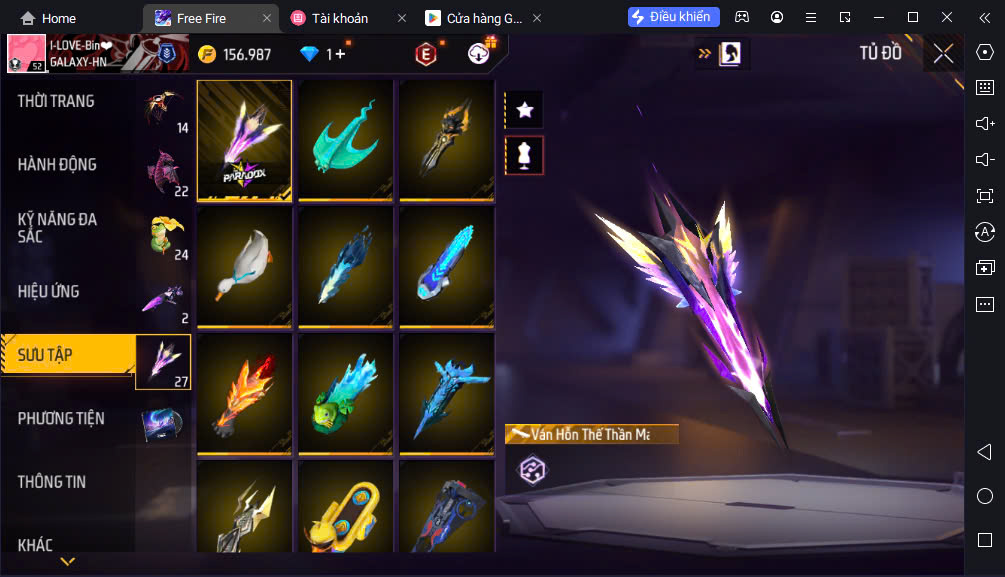Click the Điều khiển controls button
The height and width of the screenshot is (577, 1005).
(x=673, y=17)
